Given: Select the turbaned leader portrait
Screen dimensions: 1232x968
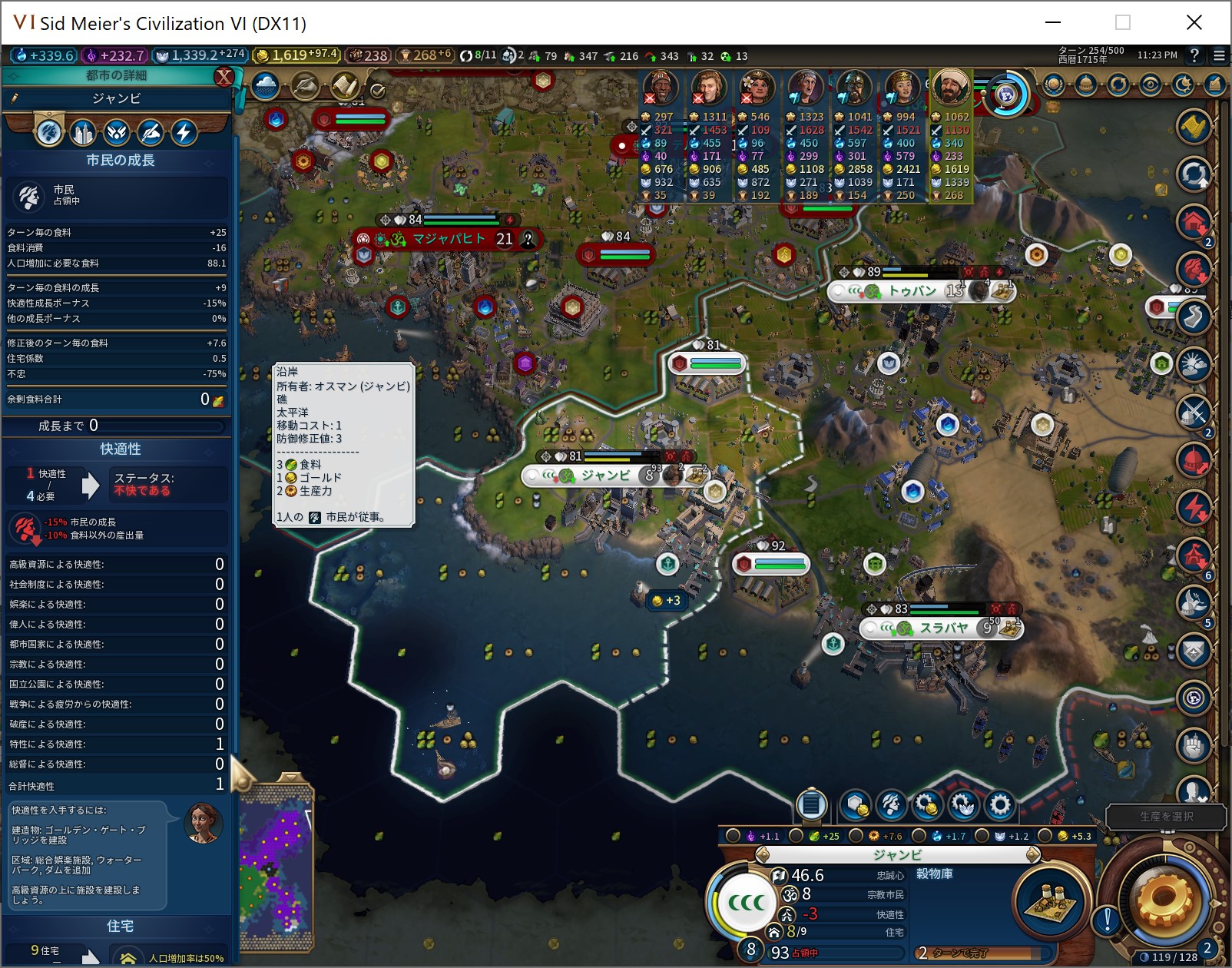Looking at the screenshot, I should point(951,87).
